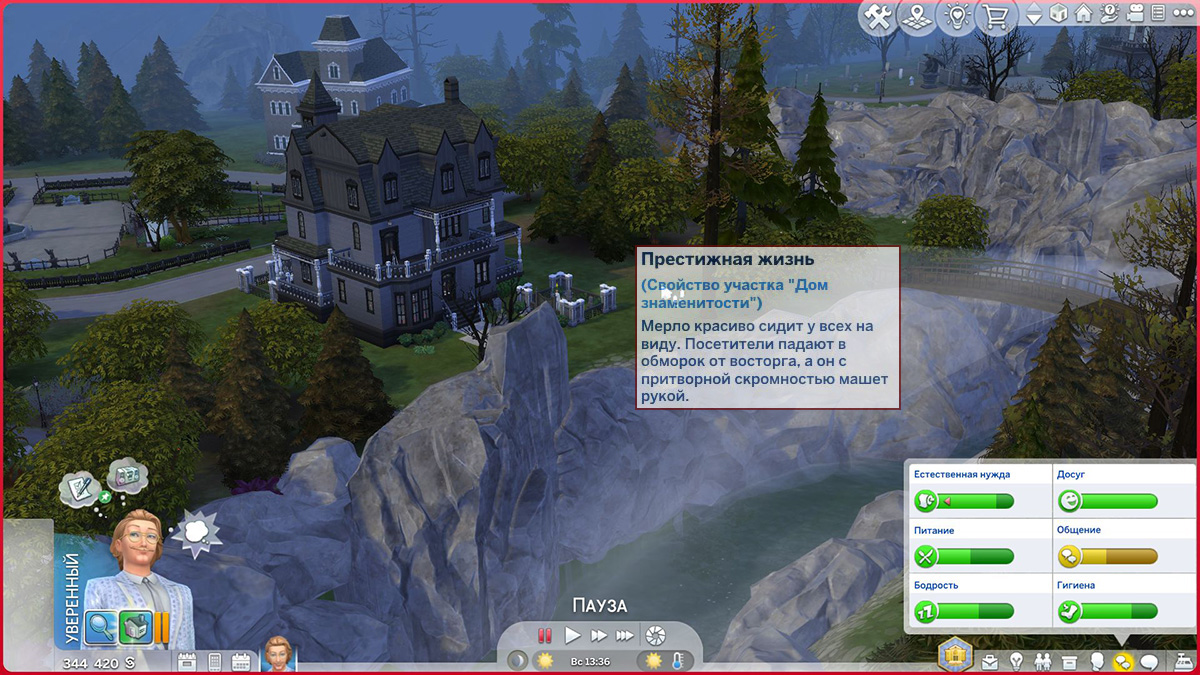Set game speed to ultra fast forward
Image resolution: width=1200 pixels, height=675 pixels.
(x=624, y=635)
